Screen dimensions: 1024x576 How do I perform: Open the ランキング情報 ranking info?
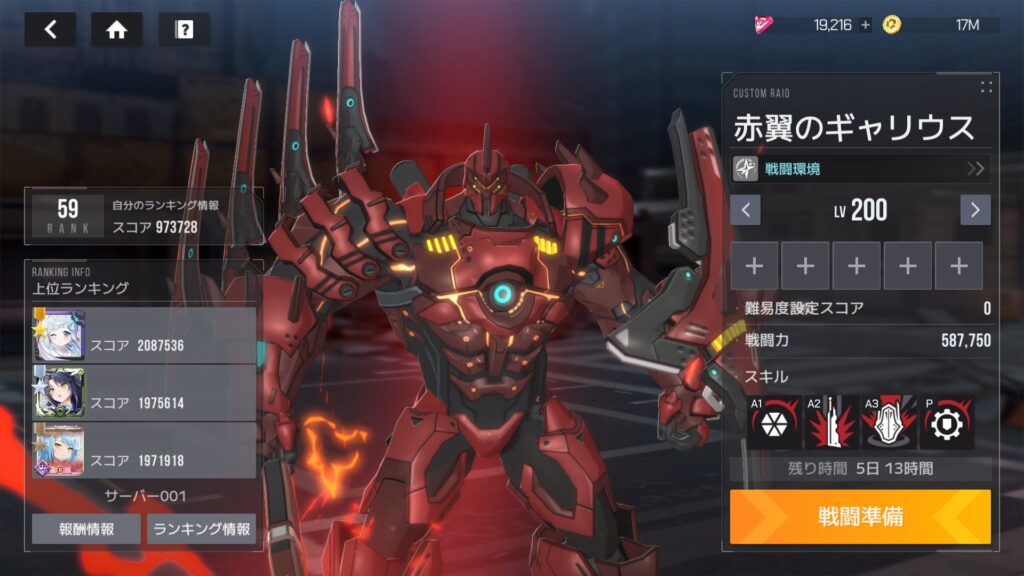(x=201, y=529)
